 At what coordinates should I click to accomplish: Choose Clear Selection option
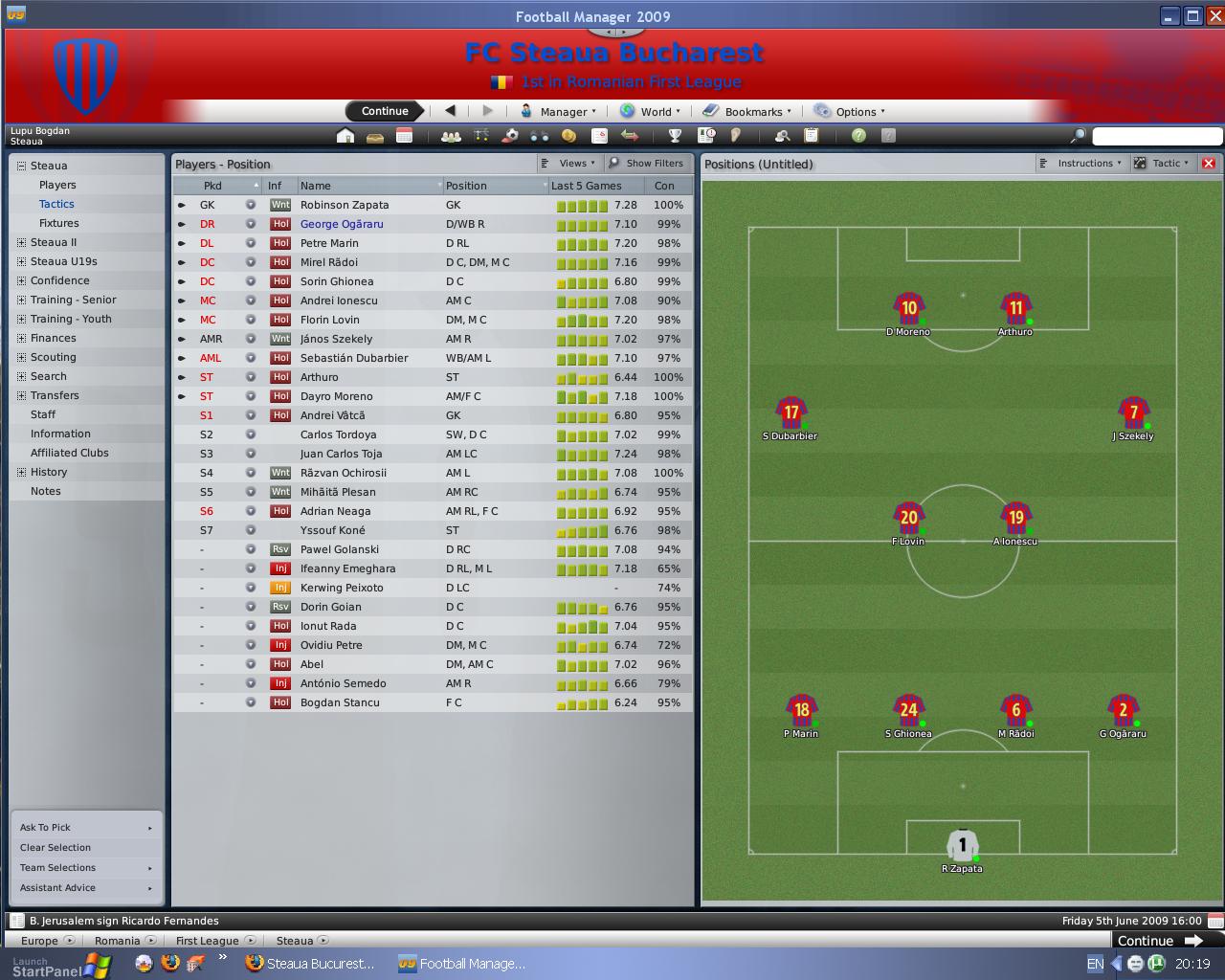click(x=56, y=848)
